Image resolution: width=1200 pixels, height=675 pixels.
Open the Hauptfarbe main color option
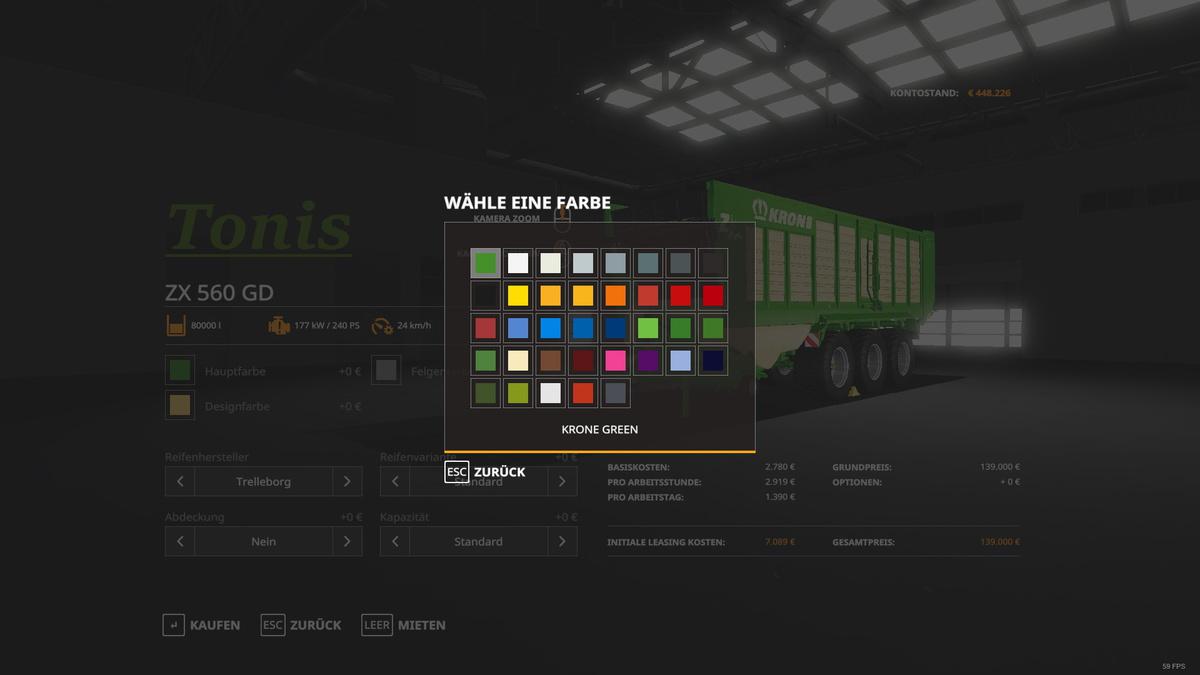tap(181, 371)
